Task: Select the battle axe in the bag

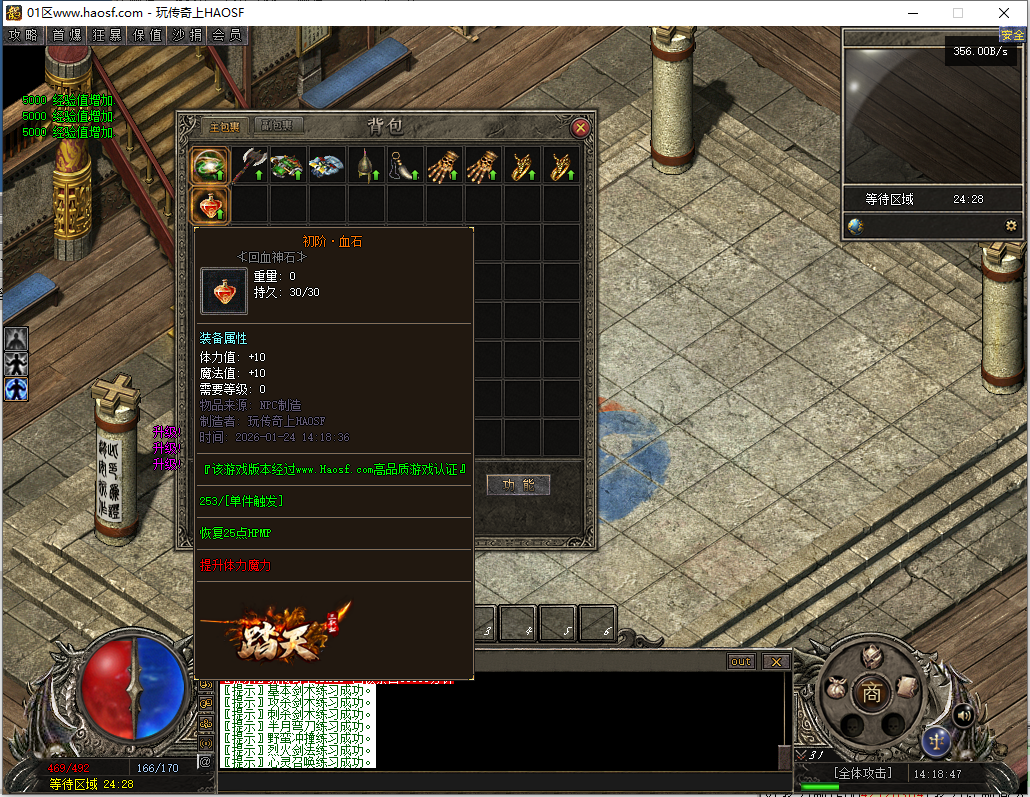Action: click(250, 165)
